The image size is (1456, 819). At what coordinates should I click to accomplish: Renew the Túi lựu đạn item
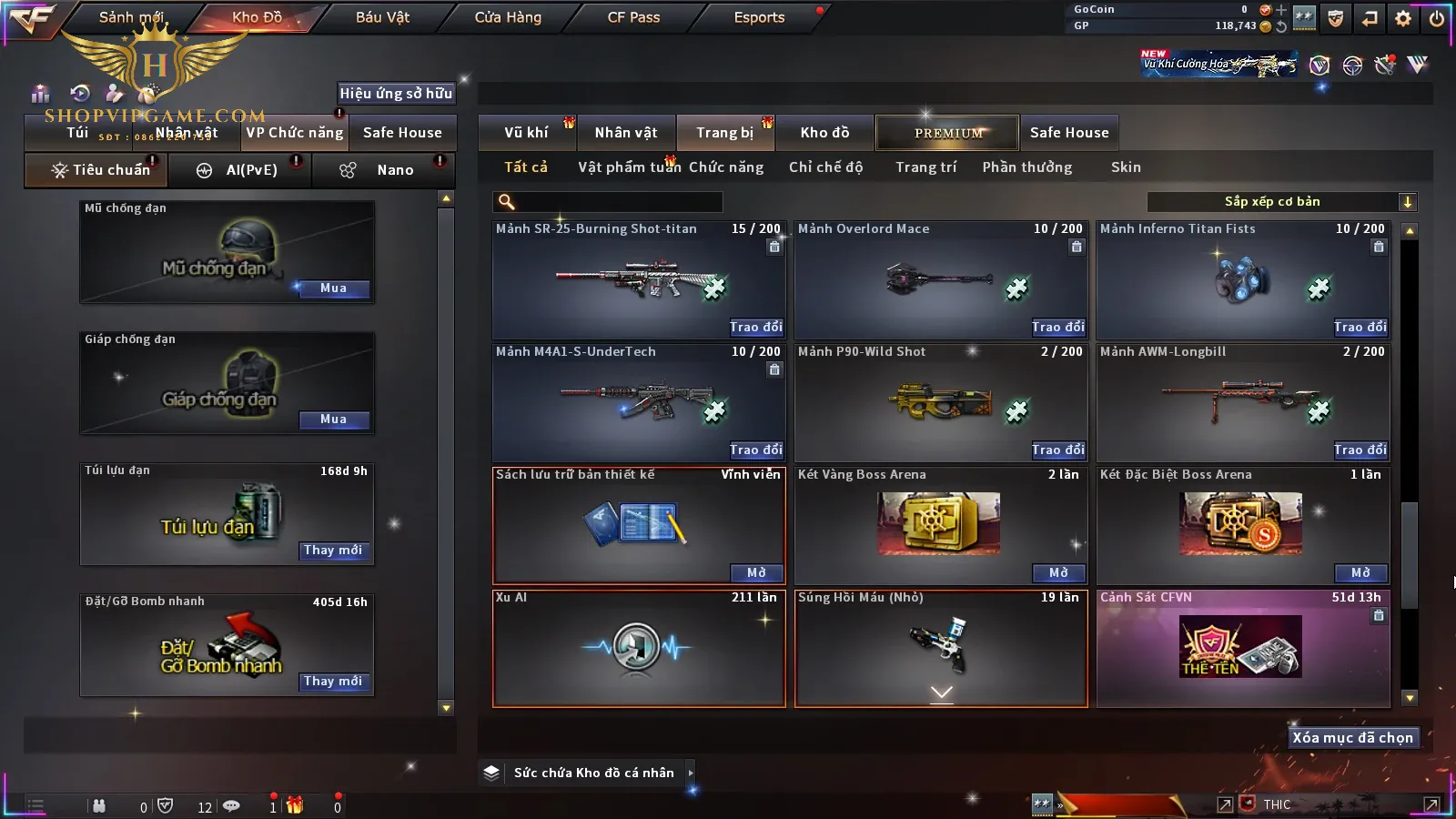[333, 551]
